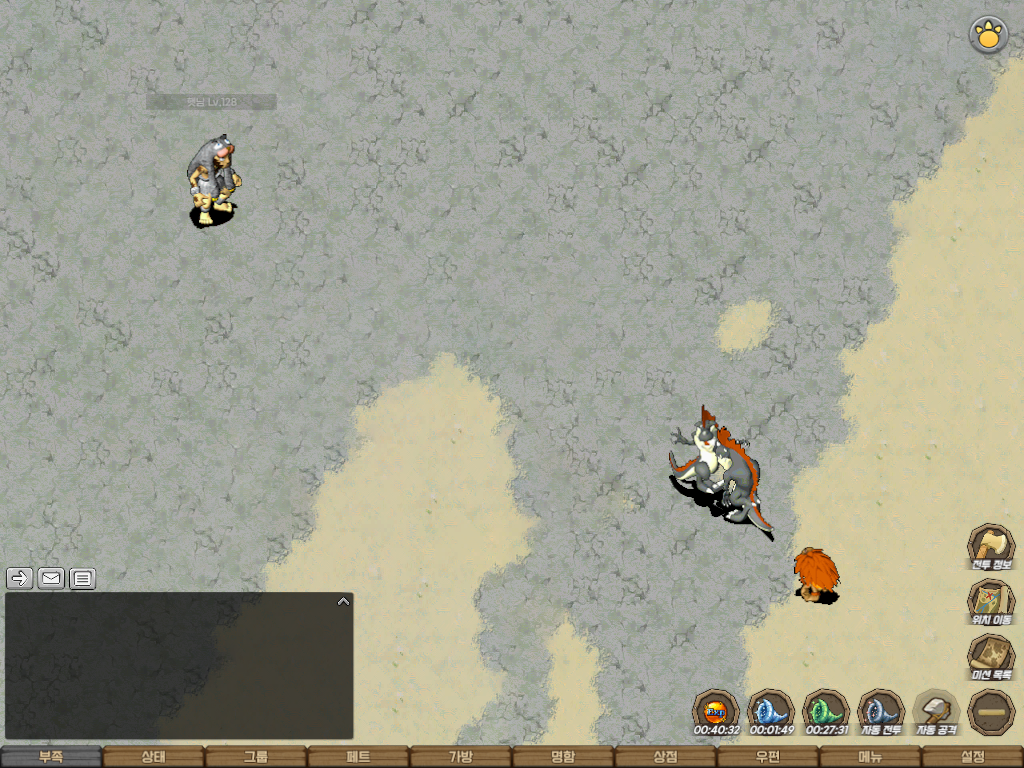Viewport: 1024px width, 768px height.
Task: Open the 위치 이동 location map icon
Action: click(x=990, y=602)
